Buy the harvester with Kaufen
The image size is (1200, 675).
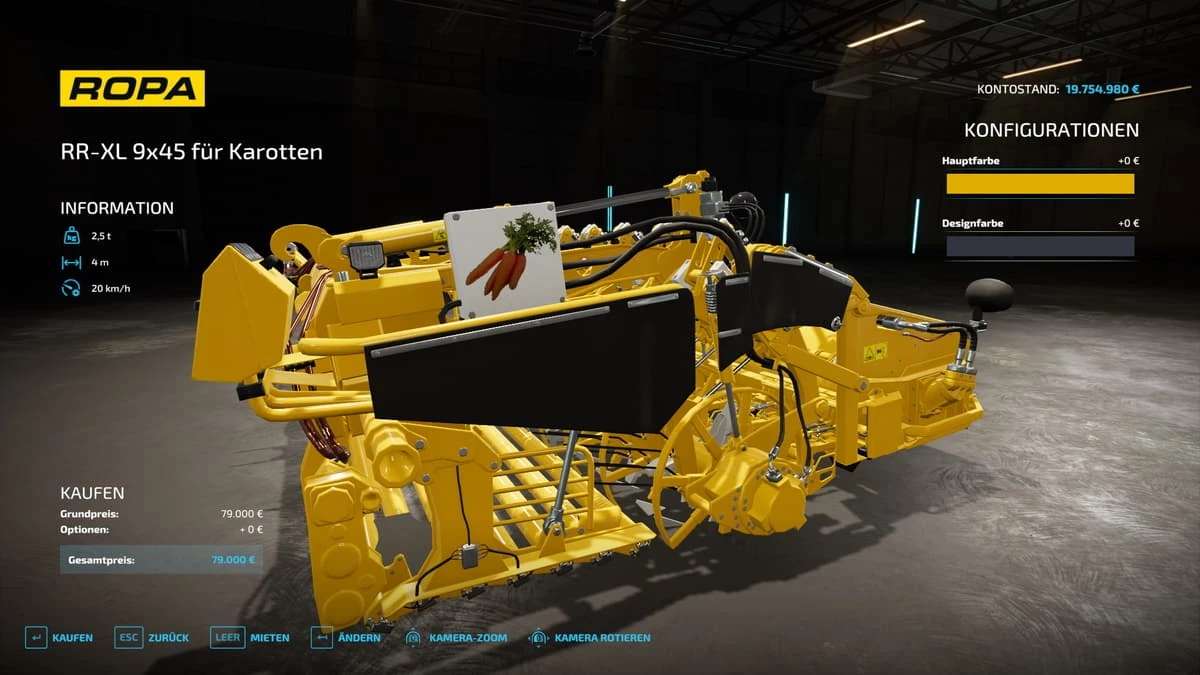[60, 638]
